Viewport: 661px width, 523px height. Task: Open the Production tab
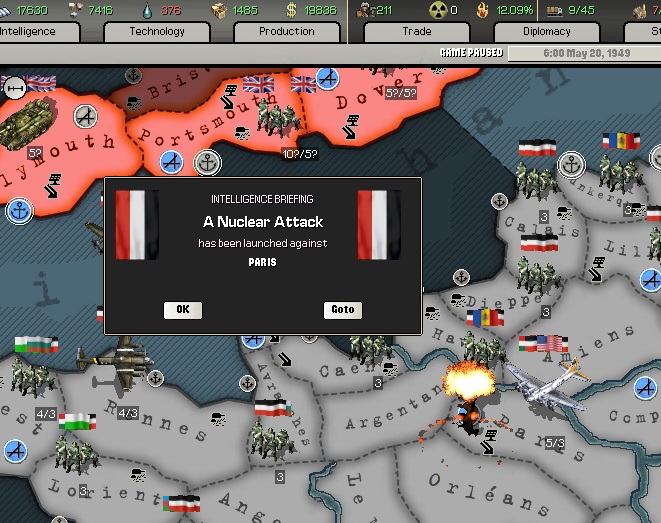pos(286,32)
